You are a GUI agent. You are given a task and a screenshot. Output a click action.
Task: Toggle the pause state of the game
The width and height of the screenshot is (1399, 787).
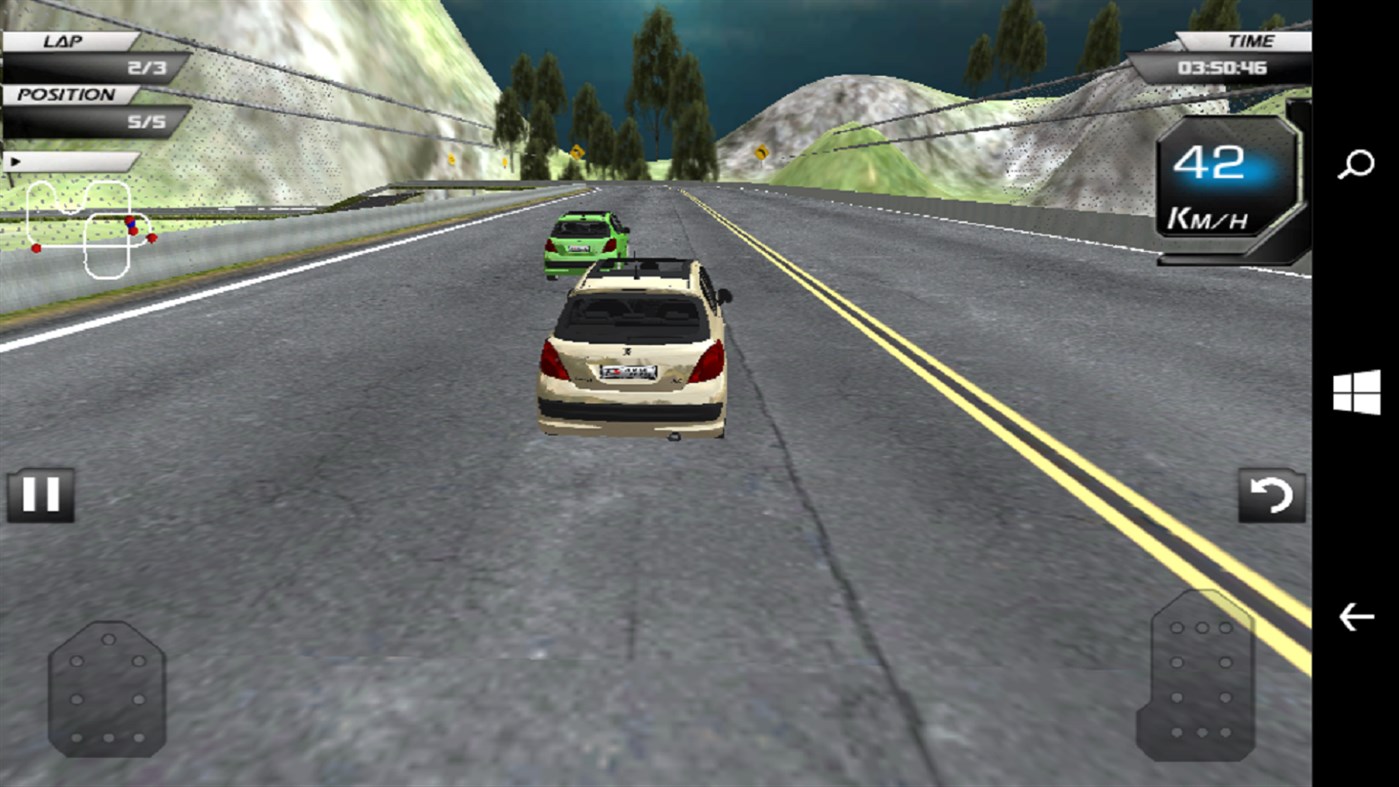click(x=44, y=493)
